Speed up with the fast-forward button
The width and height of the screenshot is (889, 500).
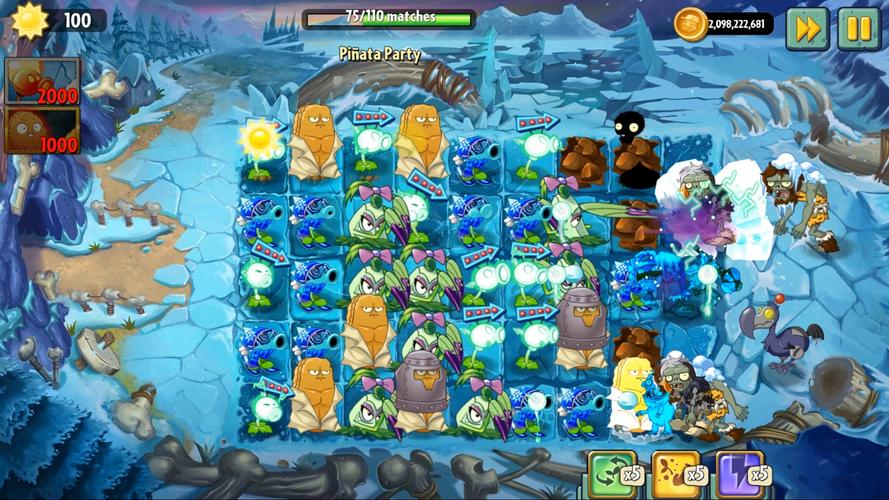807,27
